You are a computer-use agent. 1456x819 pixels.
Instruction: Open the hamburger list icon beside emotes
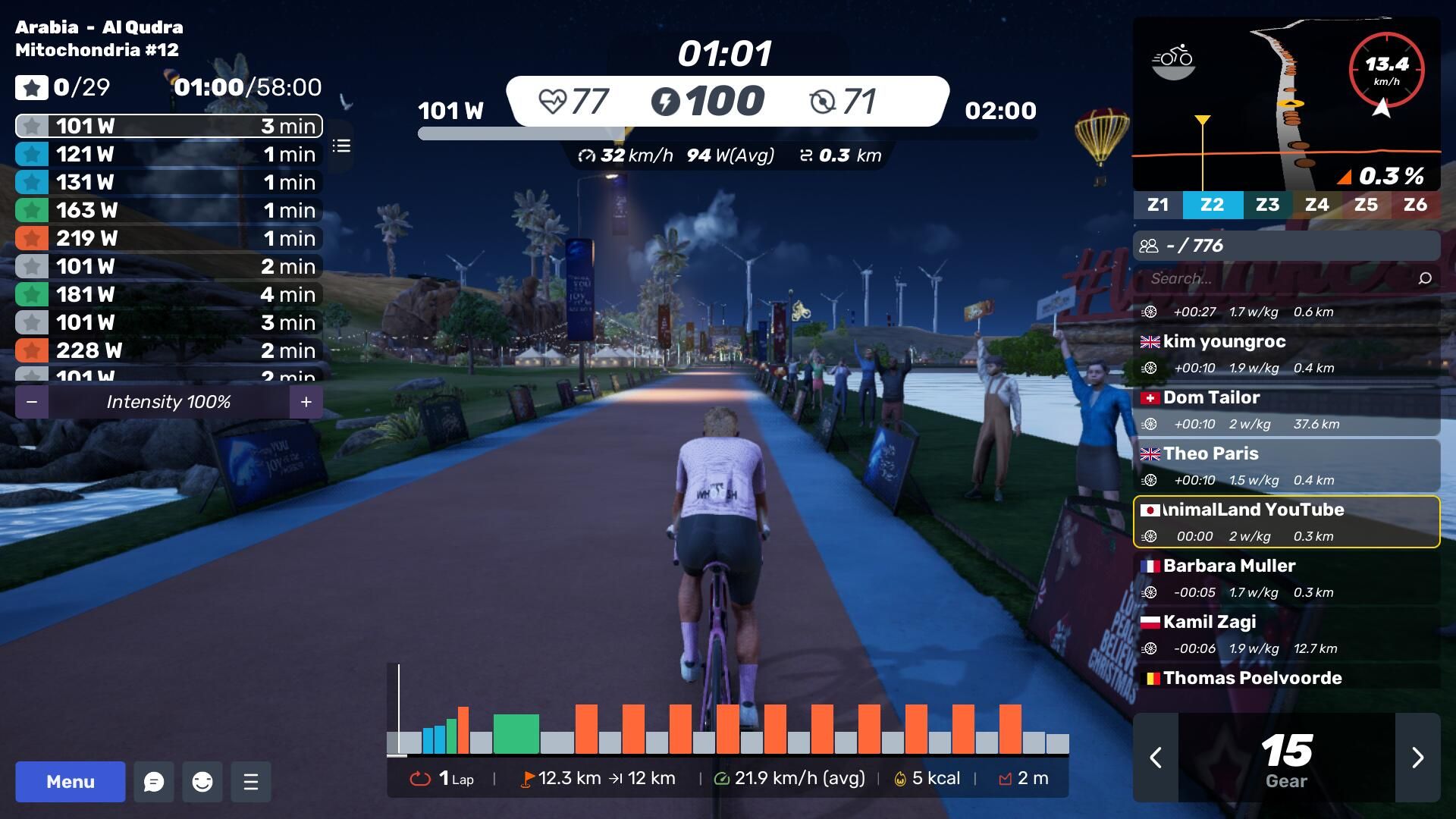[x=251, y=782]
